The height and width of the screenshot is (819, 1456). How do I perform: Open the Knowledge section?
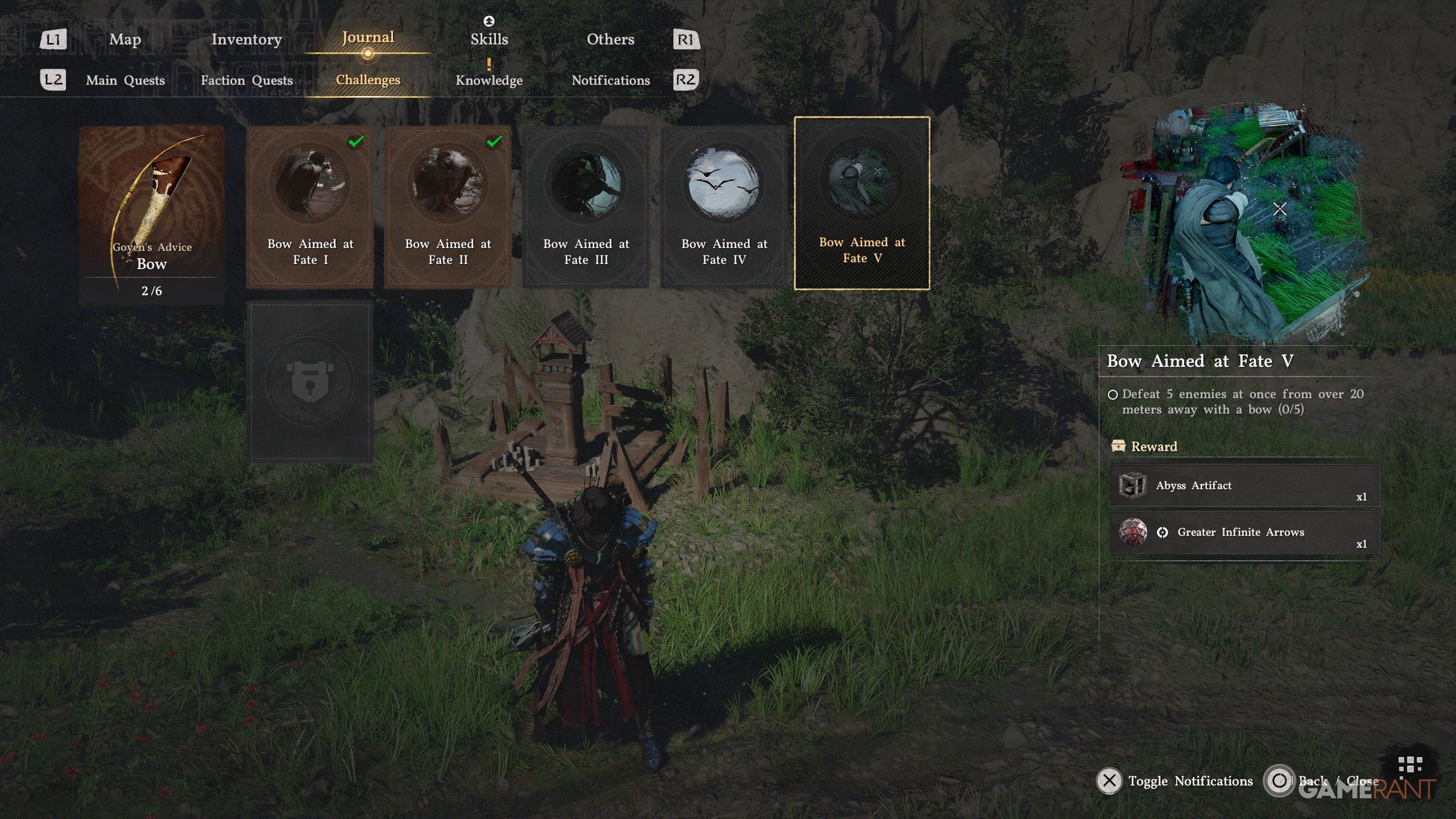pos(489,80)
